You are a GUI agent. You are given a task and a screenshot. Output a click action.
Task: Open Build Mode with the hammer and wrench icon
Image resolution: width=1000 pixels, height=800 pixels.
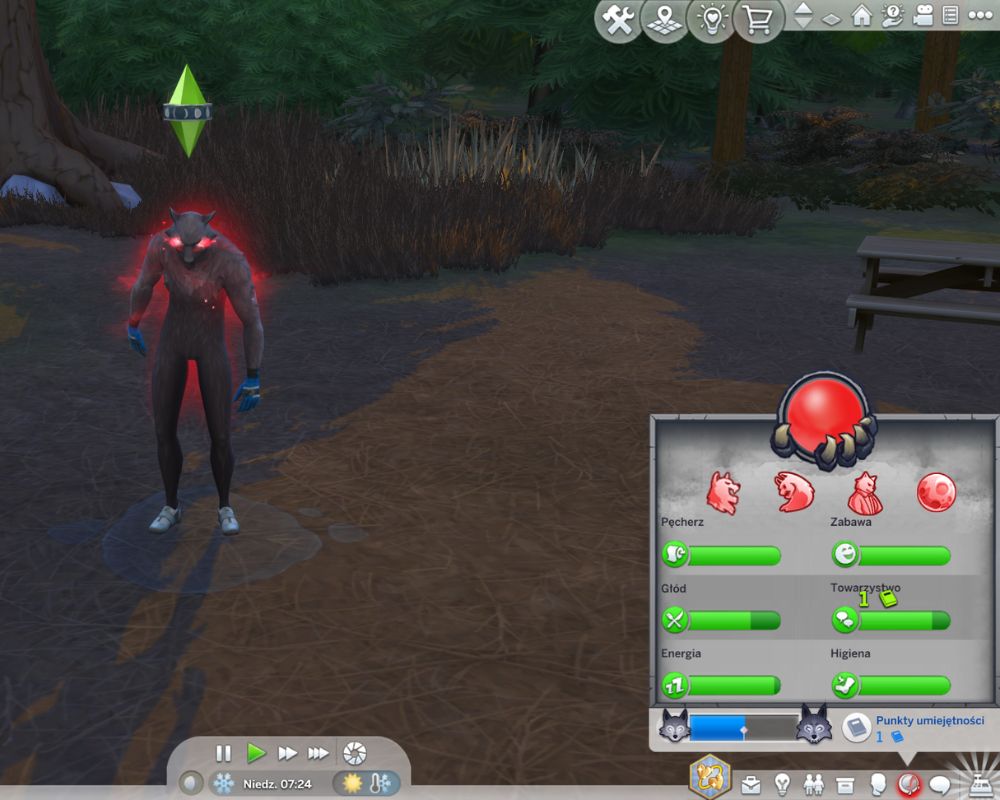coord(620,22)
